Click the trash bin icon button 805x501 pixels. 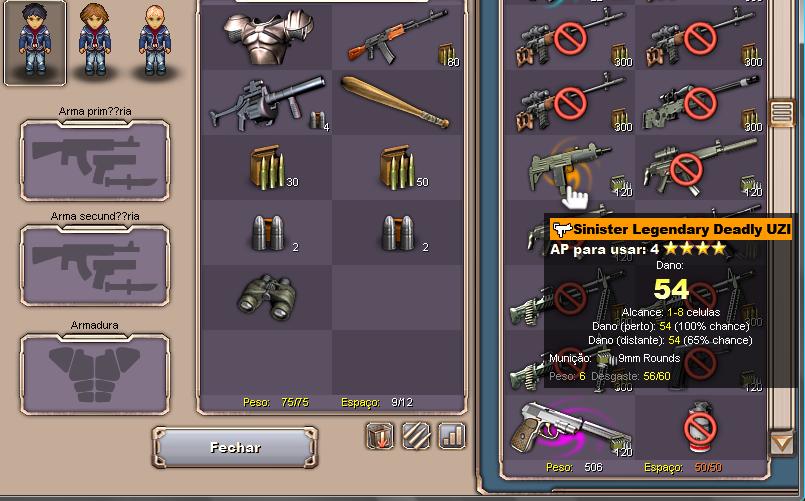pos(380,435)
